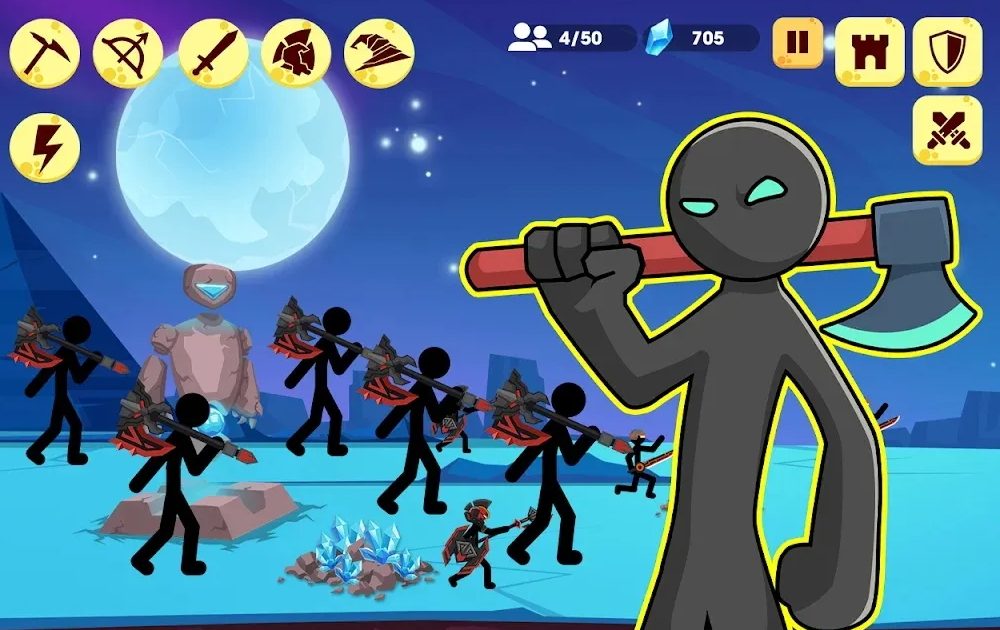The height and width of the screenshot is (630, 1000).
Task: Select the bow and arrow unit icon
Action: click(x=128, y=54)
